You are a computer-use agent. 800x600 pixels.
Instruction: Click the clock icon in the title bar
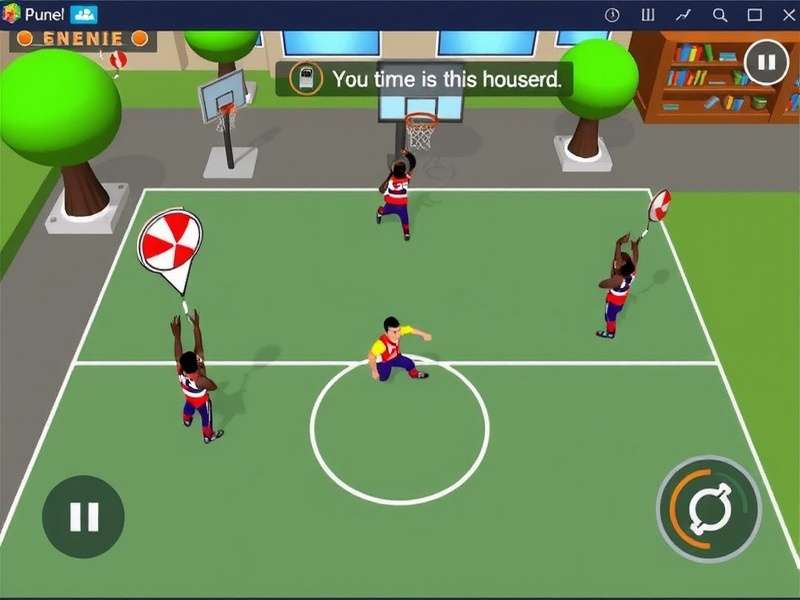pos(612,15)
